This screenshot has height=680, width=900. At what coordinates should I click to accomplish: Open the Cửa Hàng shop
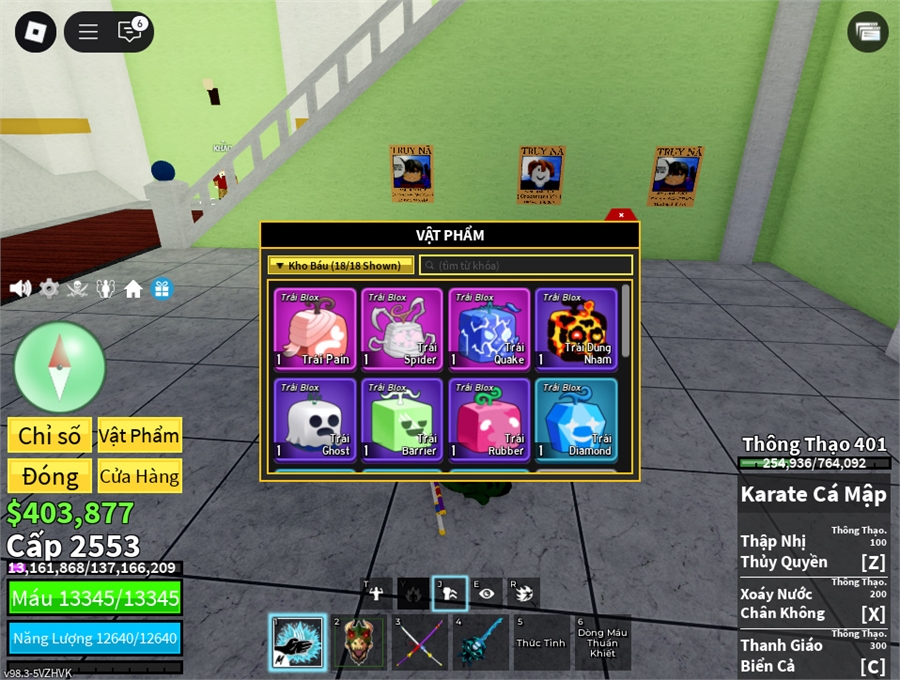(x=139, y=476)
